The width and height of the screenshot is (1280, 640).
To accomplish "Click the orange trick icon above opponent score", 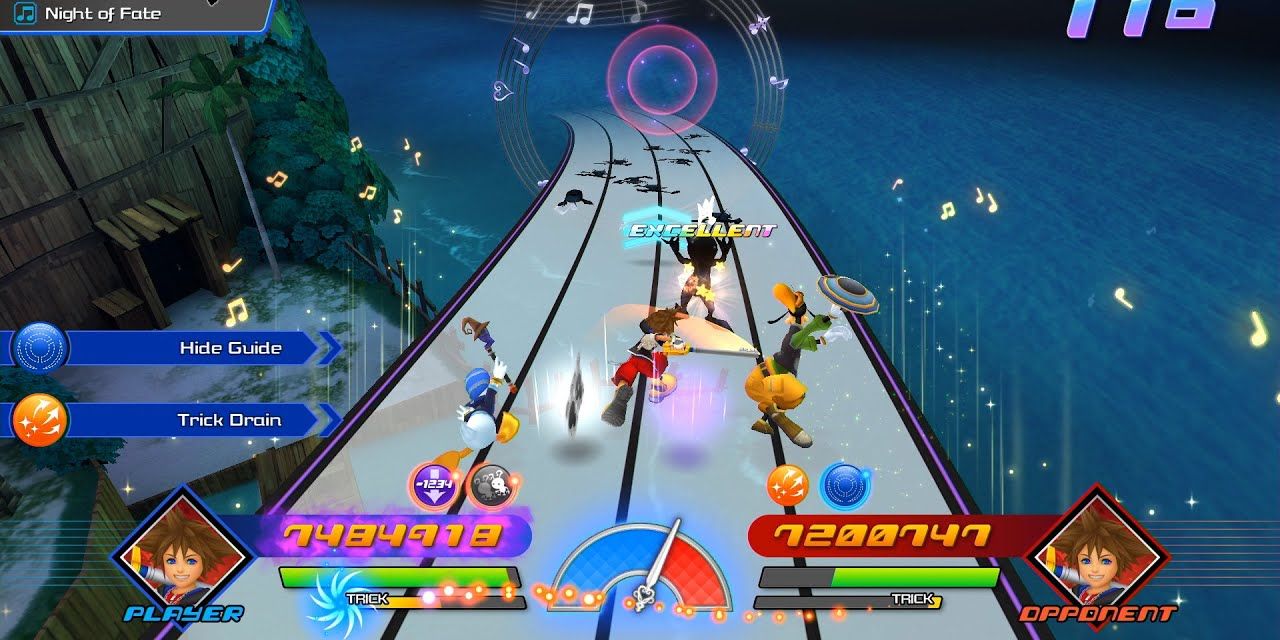I will (786, 485).
